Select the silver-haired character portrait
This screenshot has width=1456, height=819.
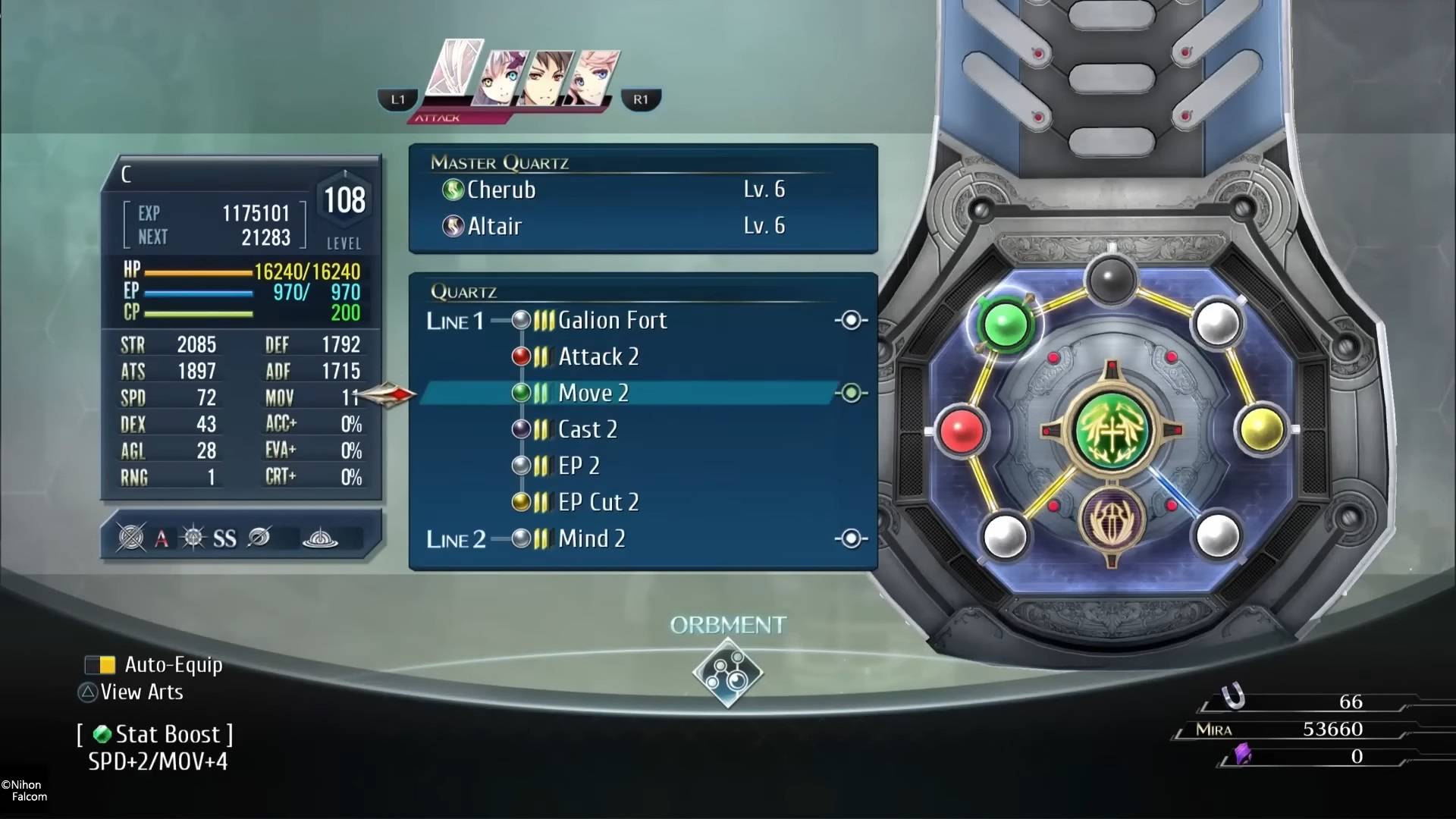500,78
